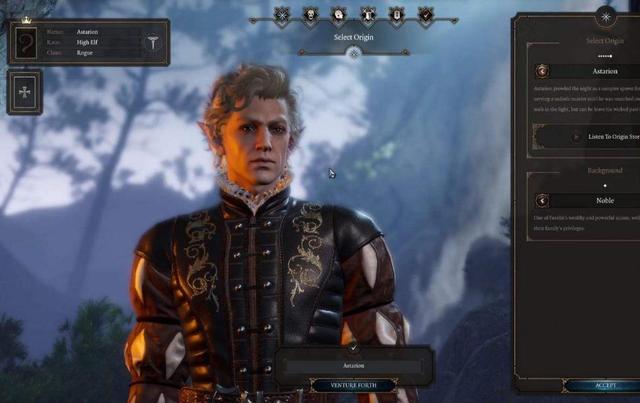Go to the final checkmark tab
The image size is (640, 403).
pyautogui.click(x=426, y=15)
